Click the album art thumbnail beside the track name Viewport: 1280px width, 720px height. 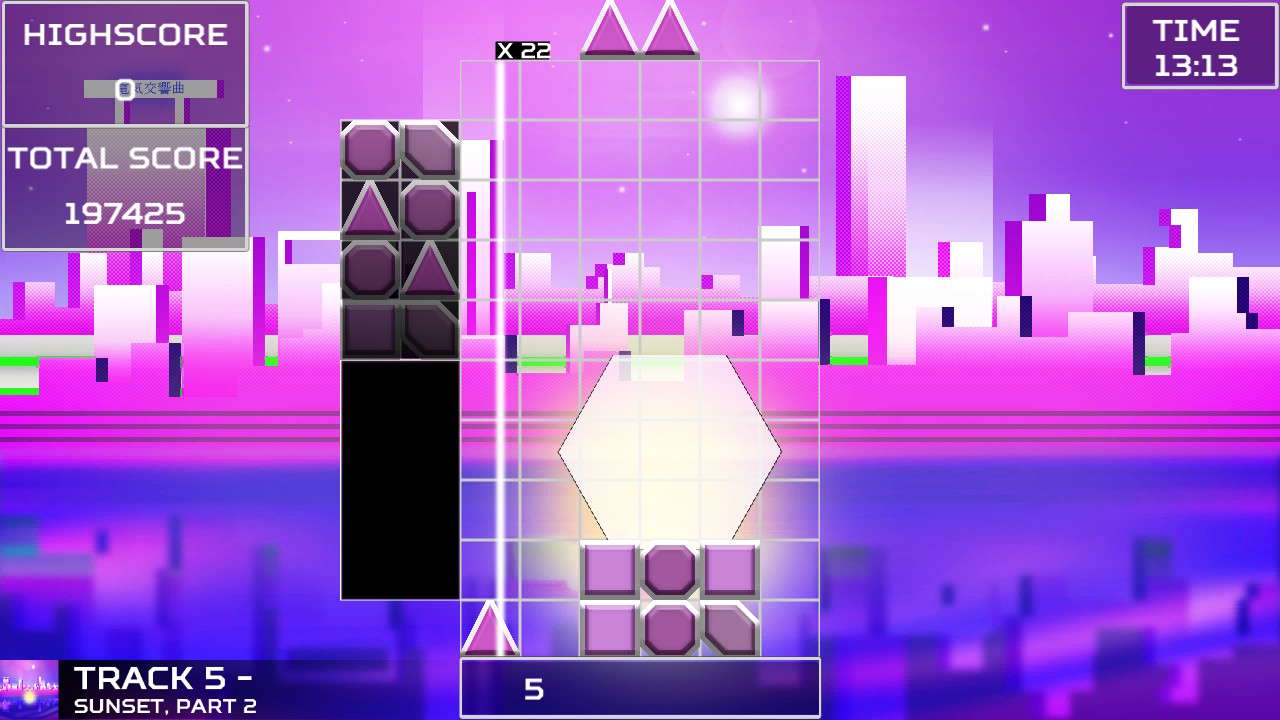pyautogui.click(x=30, y=688)
